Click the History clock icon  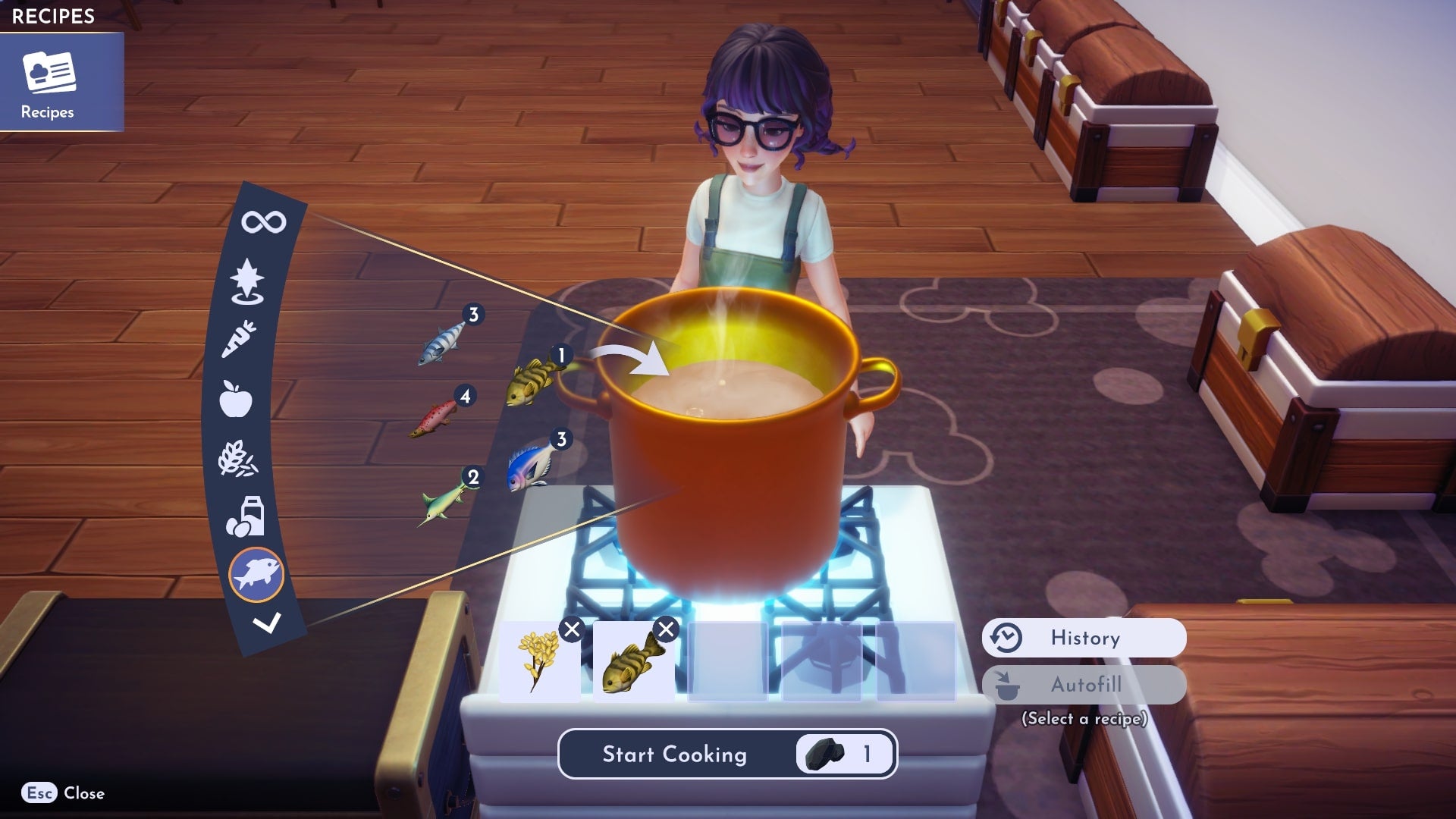click(x=1006, y=638)
